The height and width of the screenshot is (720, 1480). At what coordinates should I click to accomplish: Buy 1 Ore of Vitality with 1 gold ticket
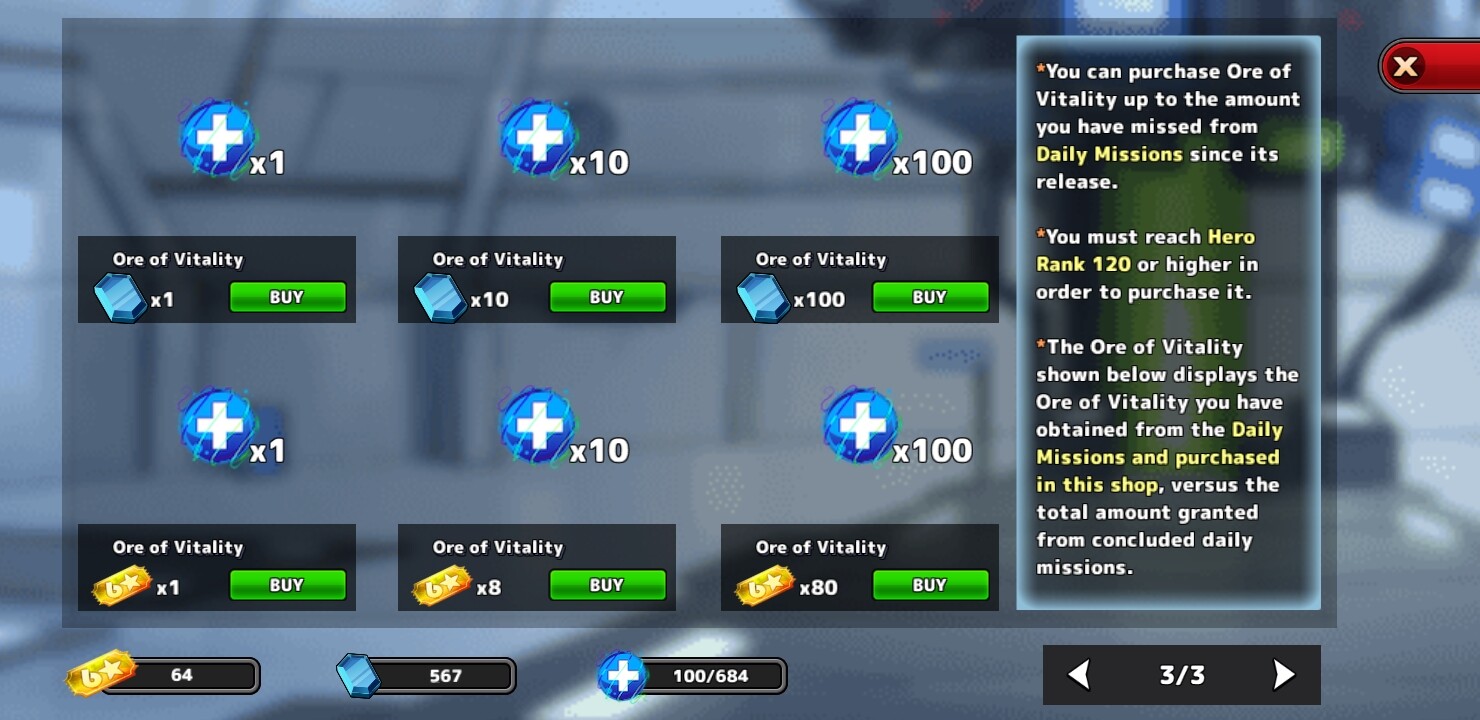[287, 585]
